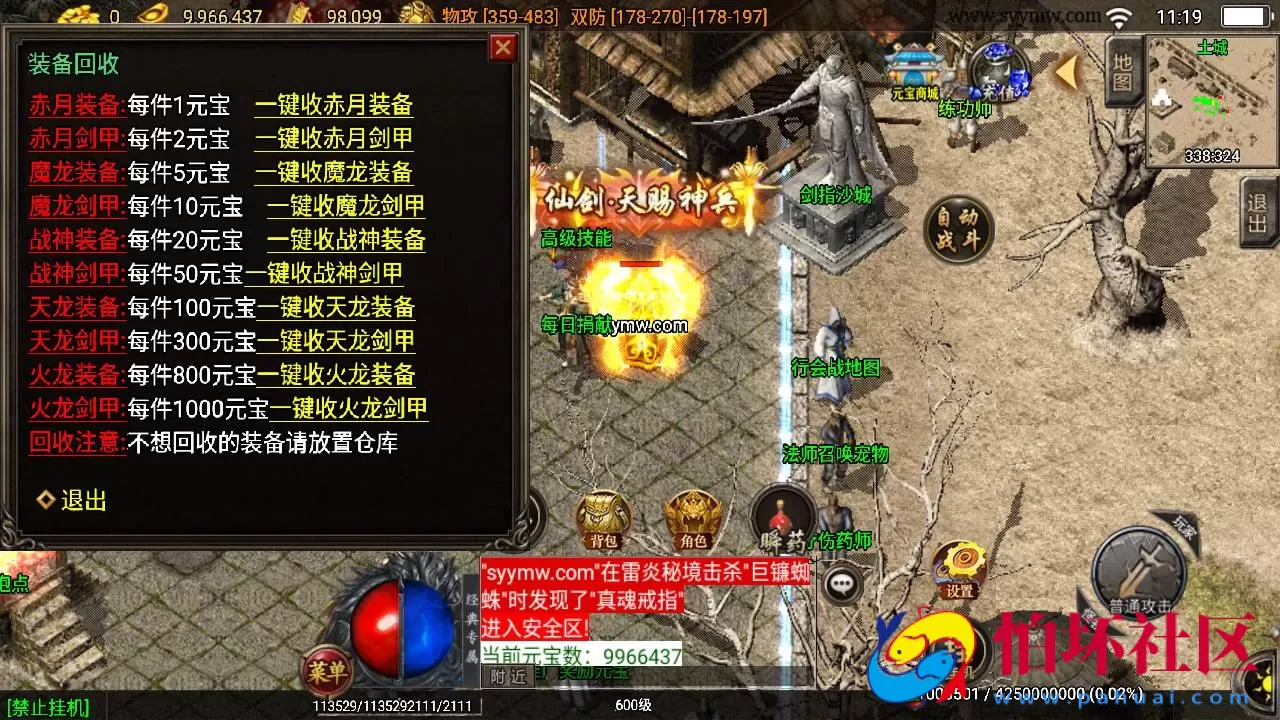
Task: Toggle 自动战斗 auto-battle mode
Action: pyautogui.click(x=957, y=228)
